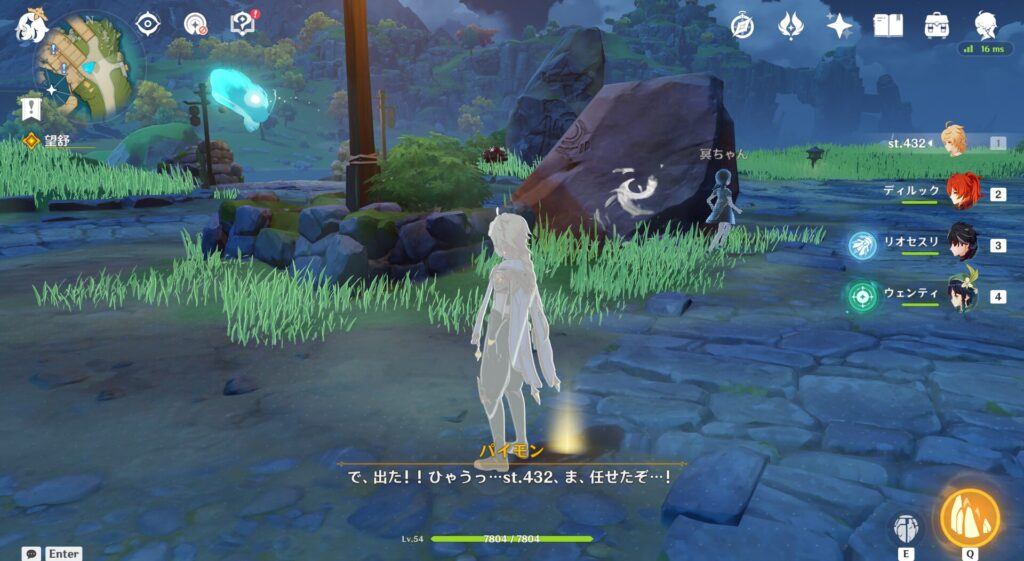Viewport: 1024px width, 561px height.
Task: Activate the elemental skill icon
Action: coord(906,526)
